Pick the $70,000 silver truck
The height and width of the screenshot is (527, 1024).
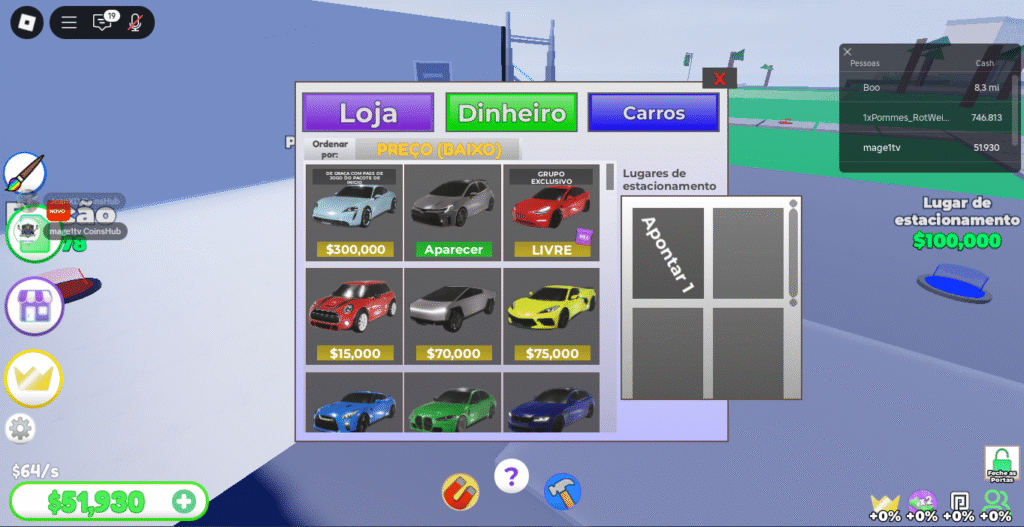[x=452, y=315]
